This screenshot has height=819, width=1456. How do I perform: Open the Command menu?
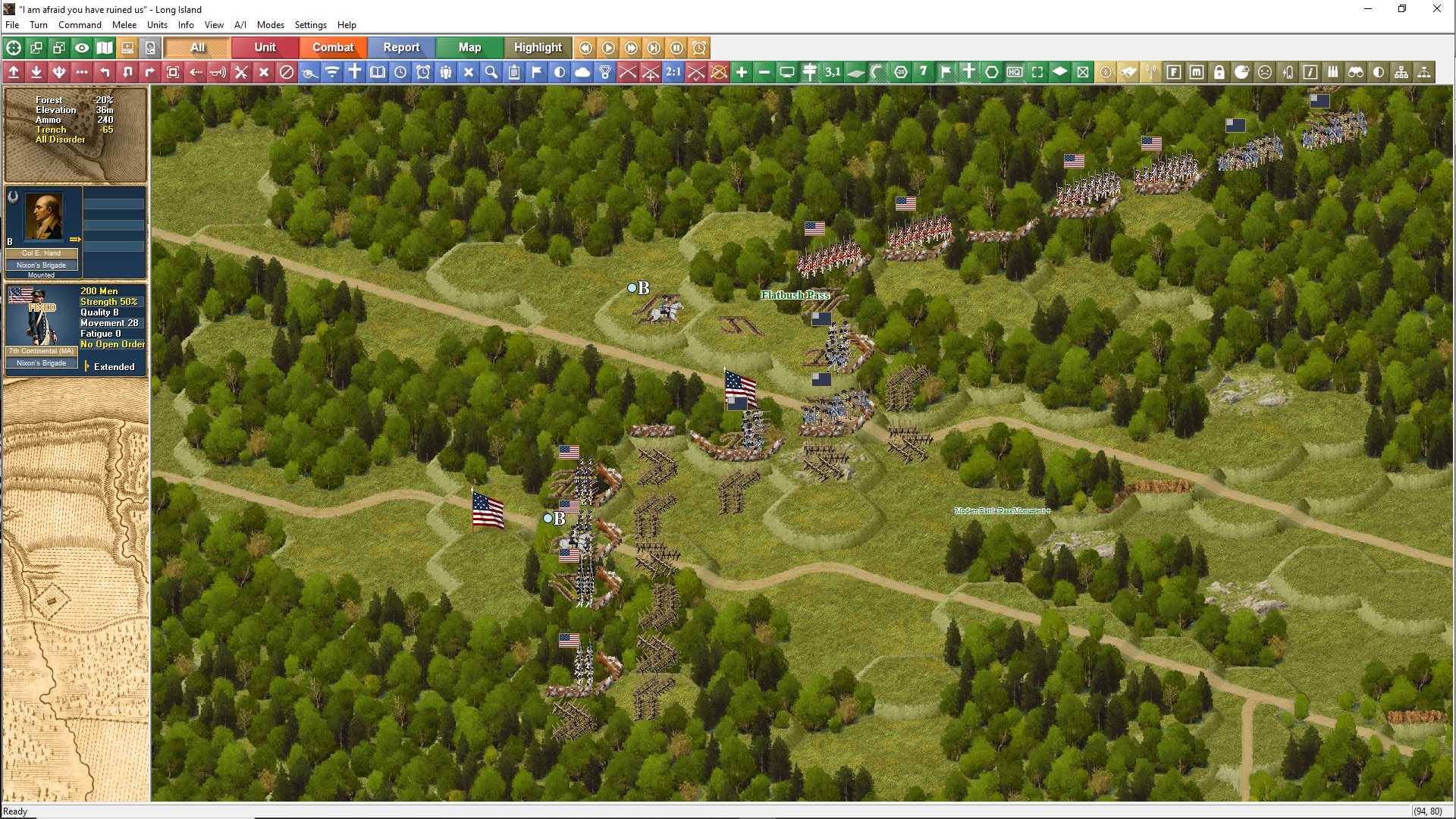(x=80, y=25)
